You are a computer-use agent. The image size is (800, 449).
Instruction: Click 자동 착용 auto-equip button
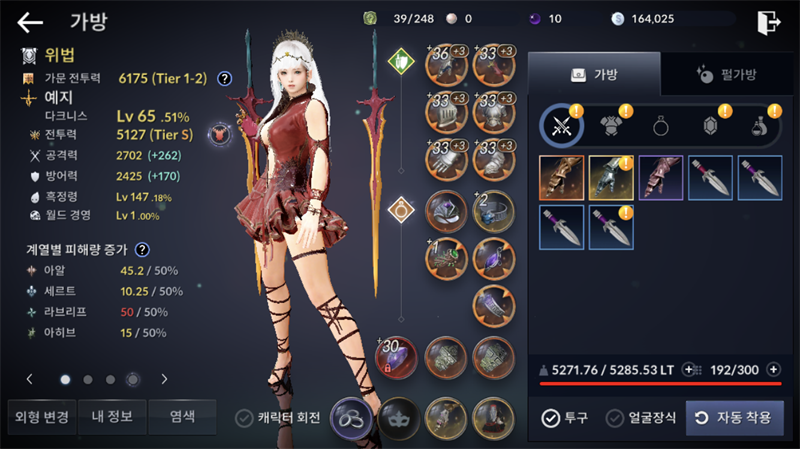coord(734,418)
